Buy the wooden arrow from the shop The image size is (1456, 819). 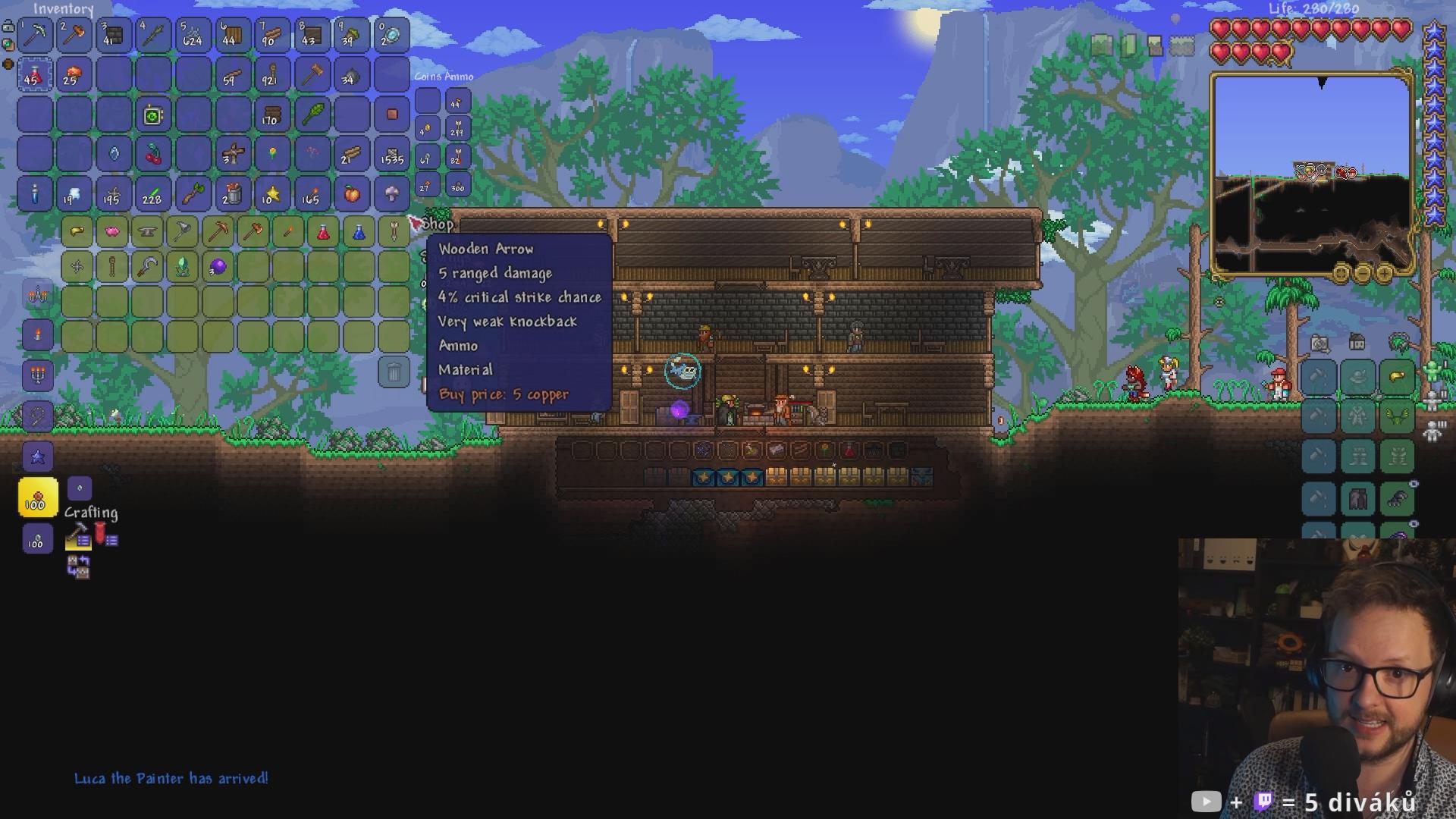tap(394, 231)
